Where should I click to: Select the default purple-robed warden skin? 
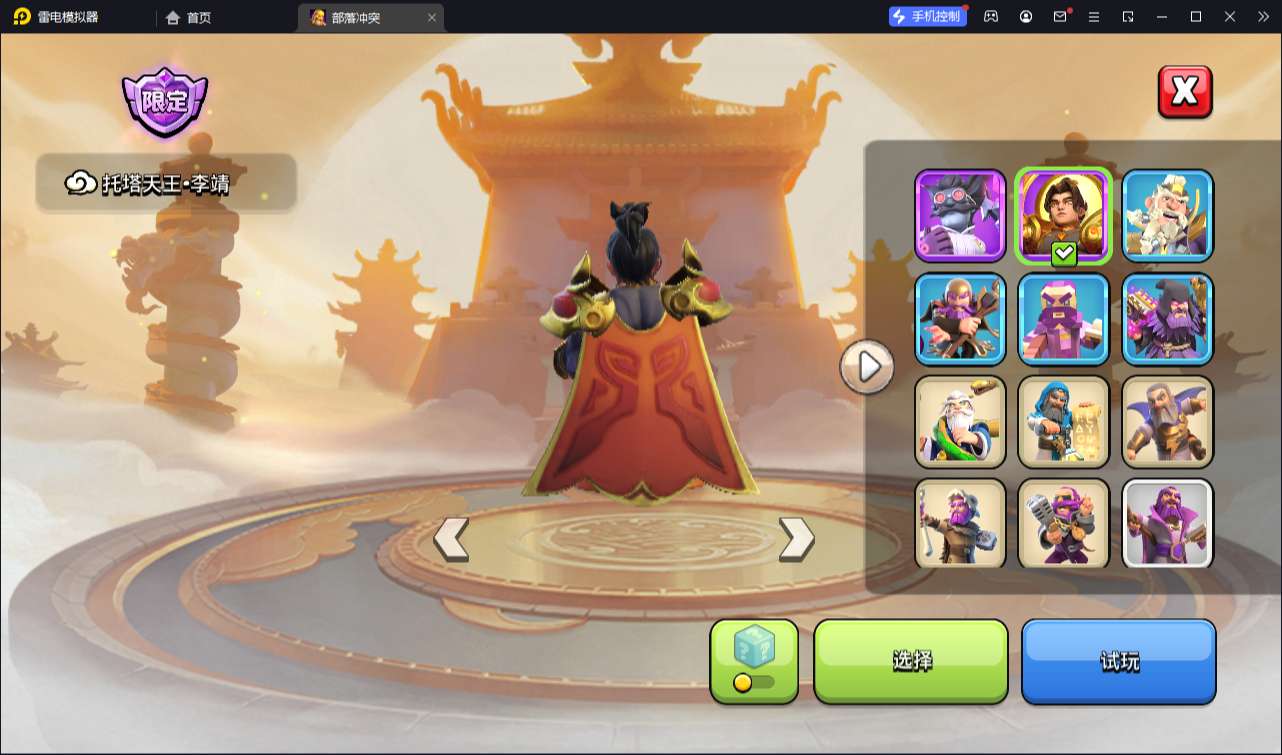click(1167, 524)
